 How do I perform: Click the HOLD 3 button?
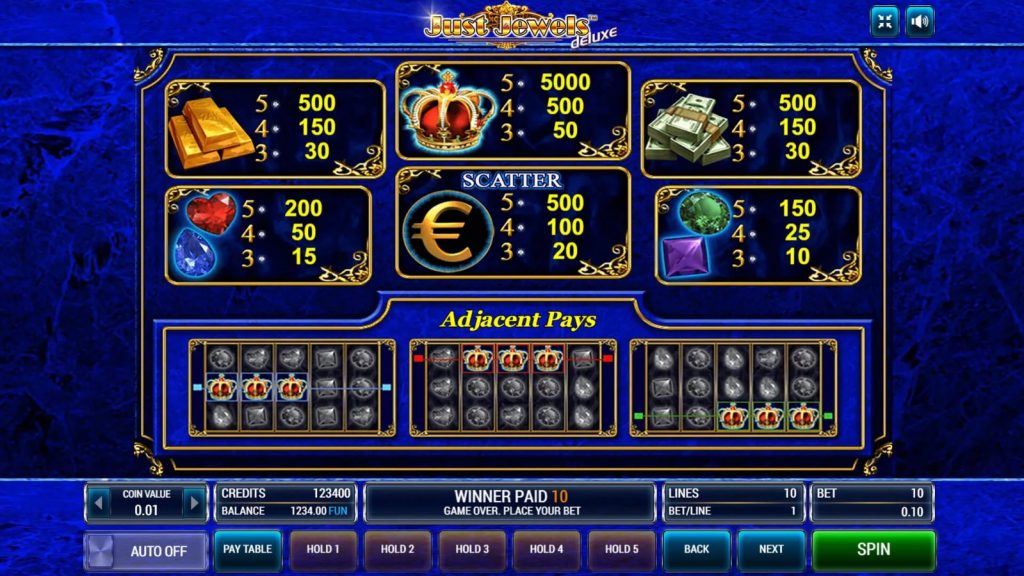472,550
